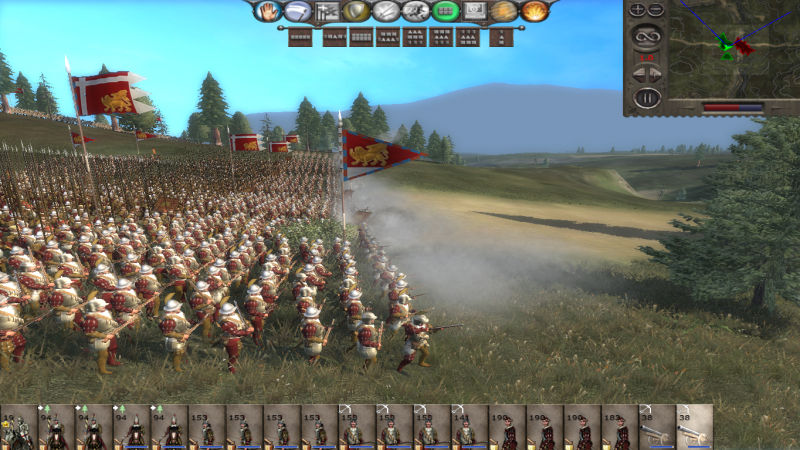Increase the battle game speed
Screen dimensions: 800x450
[657, 74]
